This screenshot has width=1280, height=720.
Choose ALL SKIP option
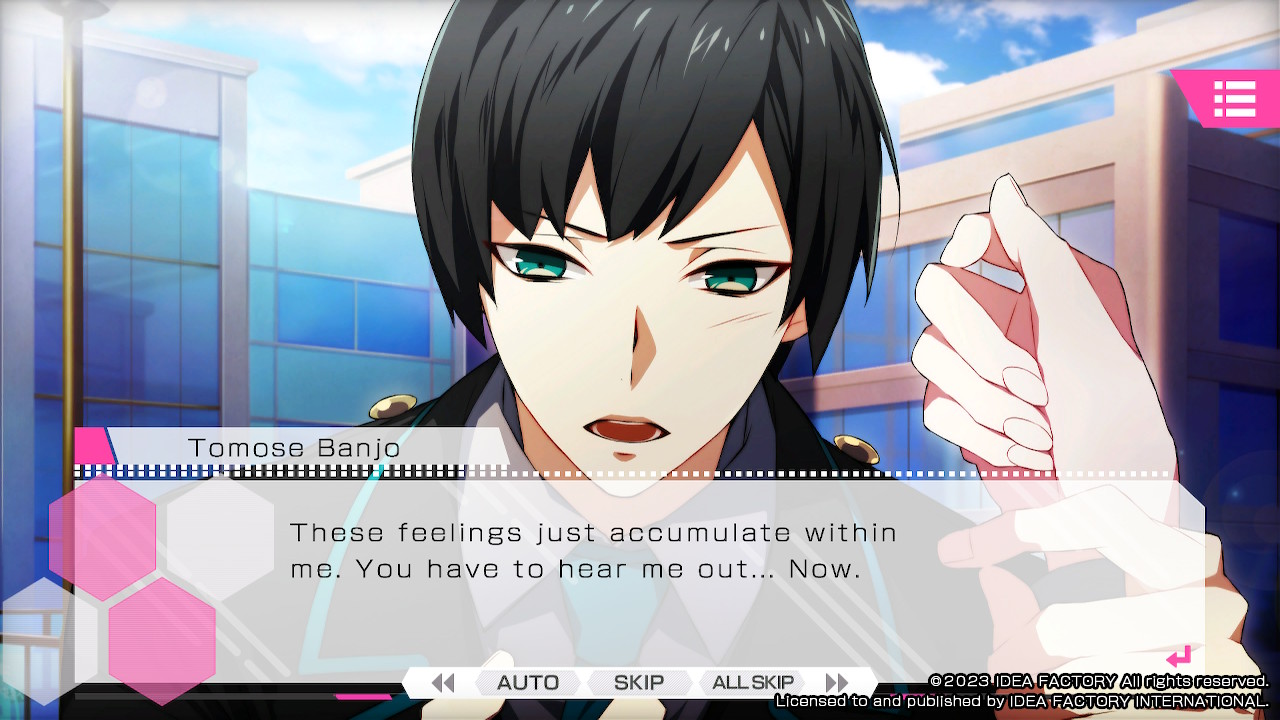(x=753, y=683)
